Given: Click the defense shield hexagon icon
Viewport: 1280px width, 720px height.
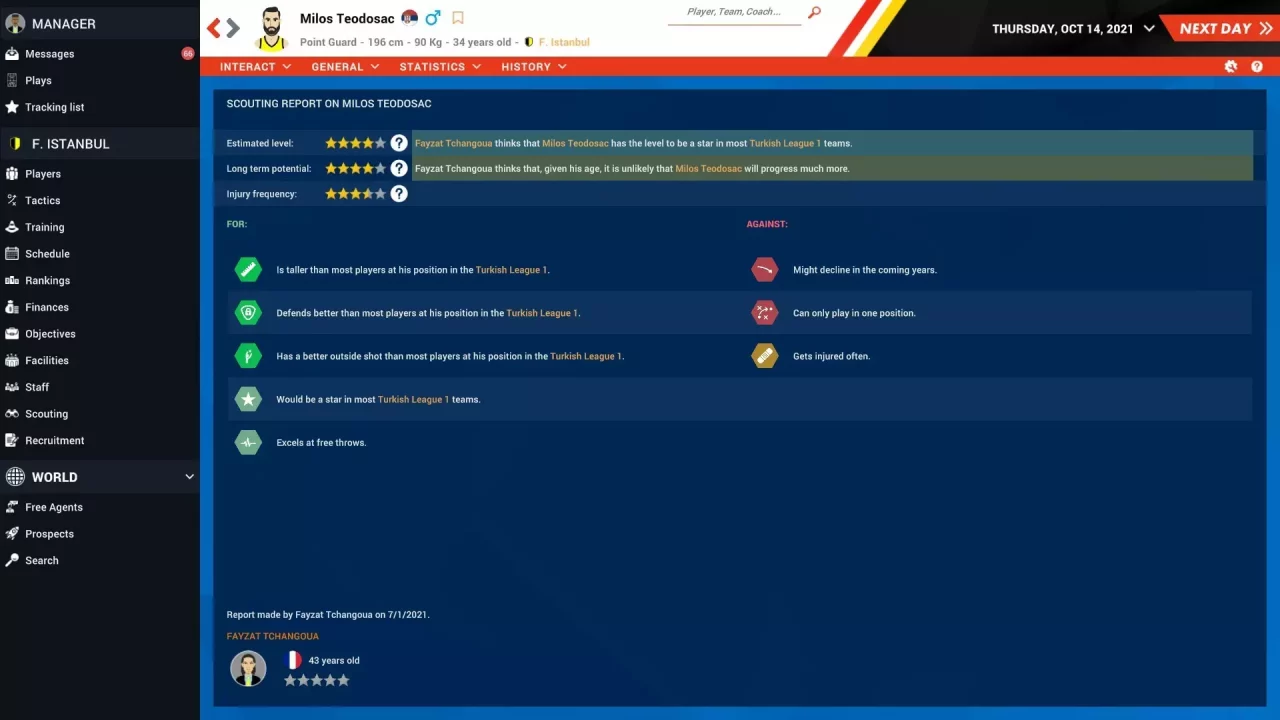Looking at the screenshot, I should click(248, 312).
